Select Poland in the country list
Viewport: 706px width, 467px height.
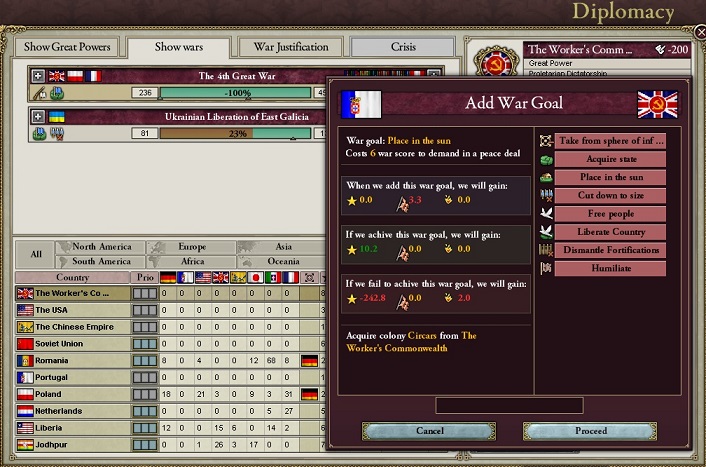tap(72, 394)
